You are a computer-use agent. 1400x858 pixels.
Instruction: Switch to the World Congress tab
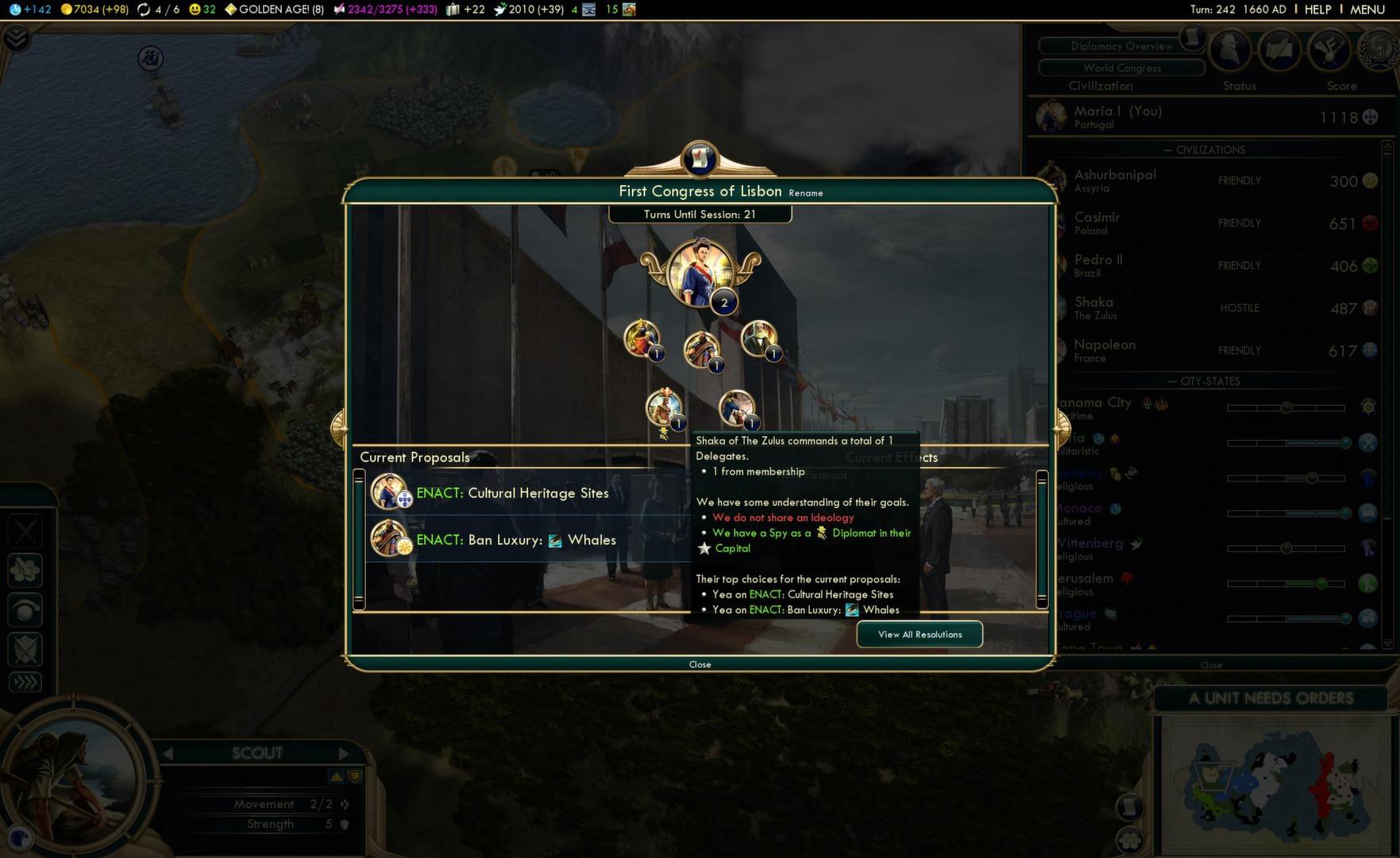click(x=1119, y=68)
